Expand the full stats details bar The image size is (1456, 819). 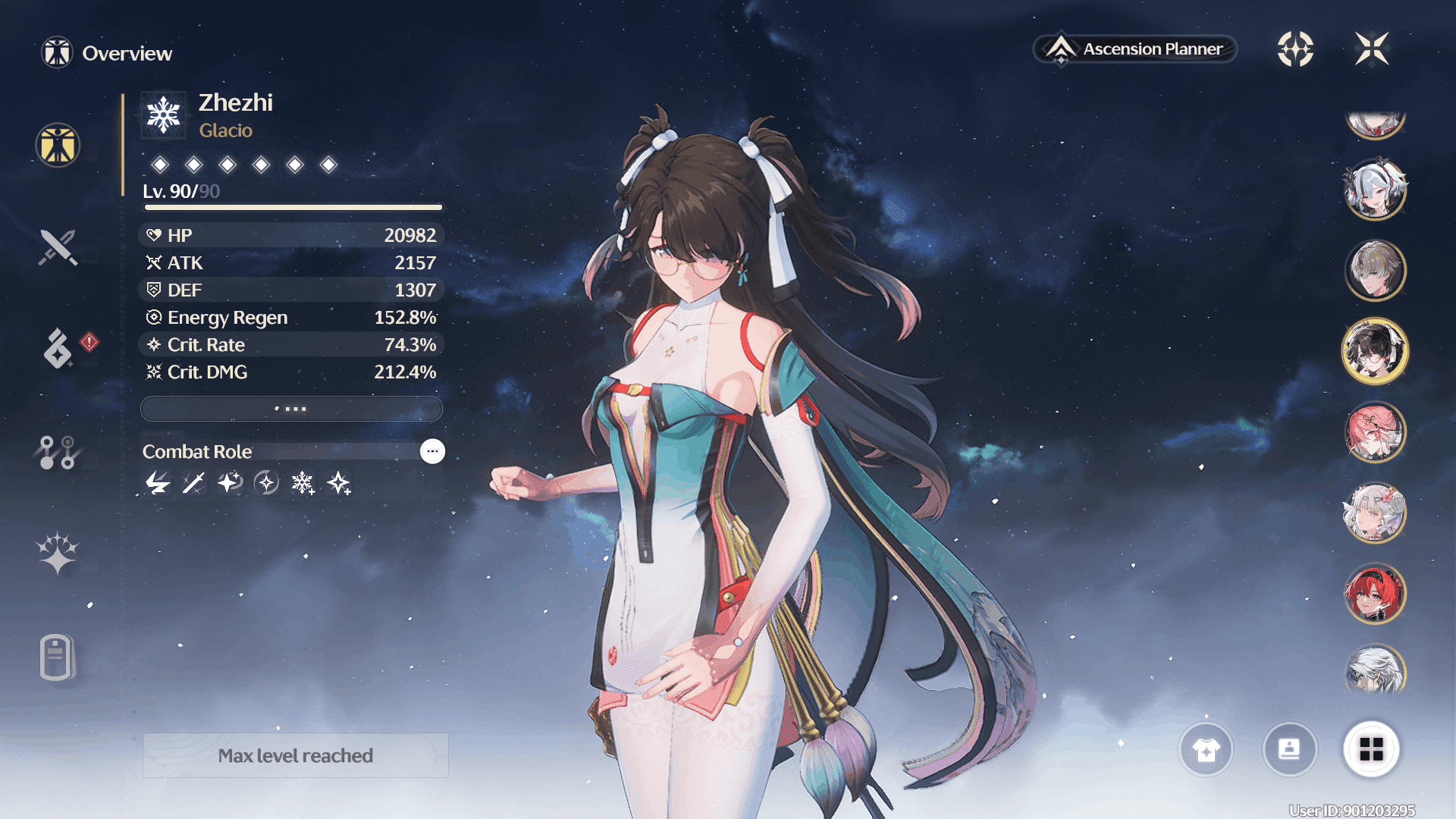291,409
